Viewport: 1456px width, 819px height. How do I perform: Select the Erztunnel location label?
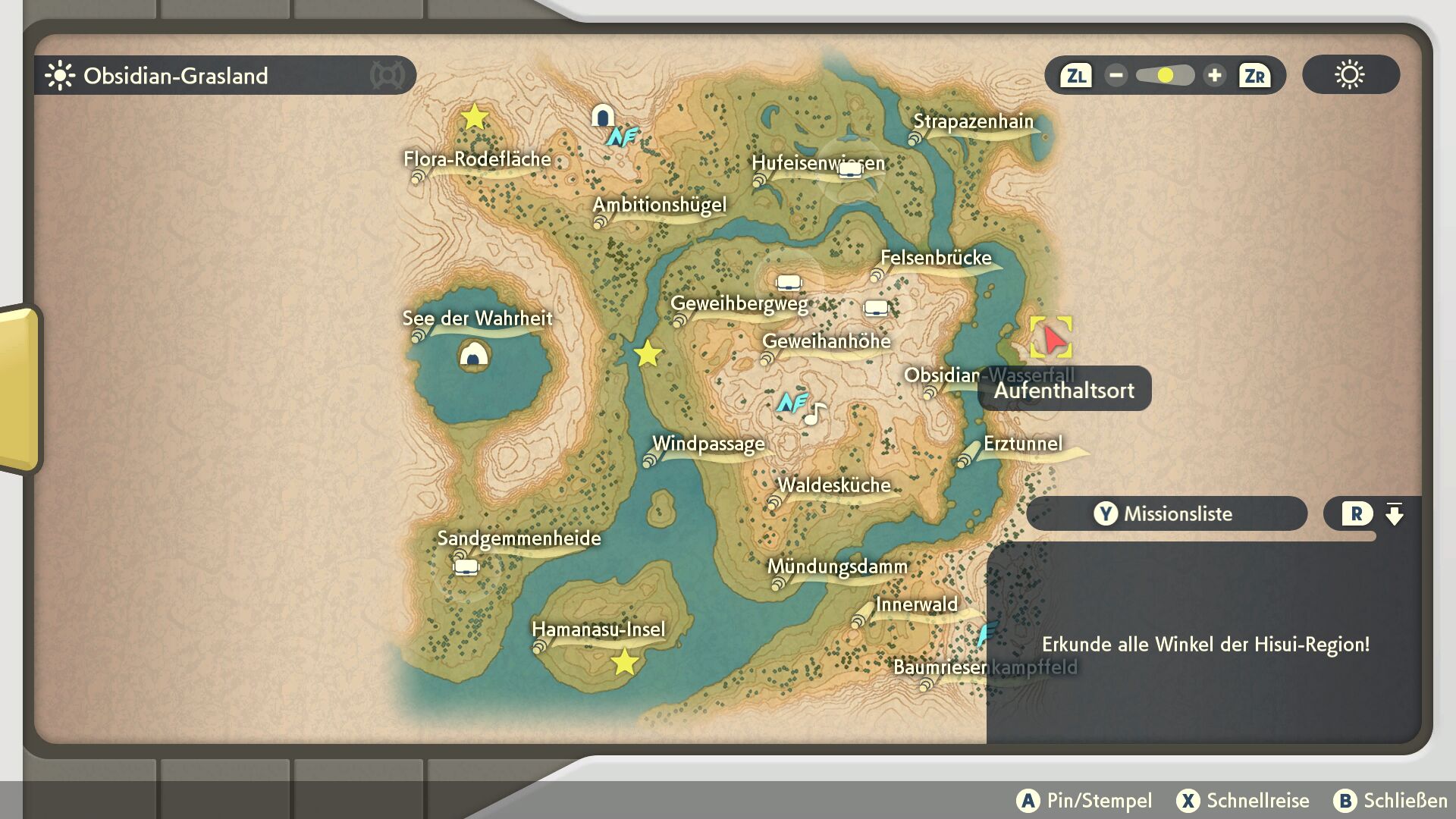click(1022, 444)
